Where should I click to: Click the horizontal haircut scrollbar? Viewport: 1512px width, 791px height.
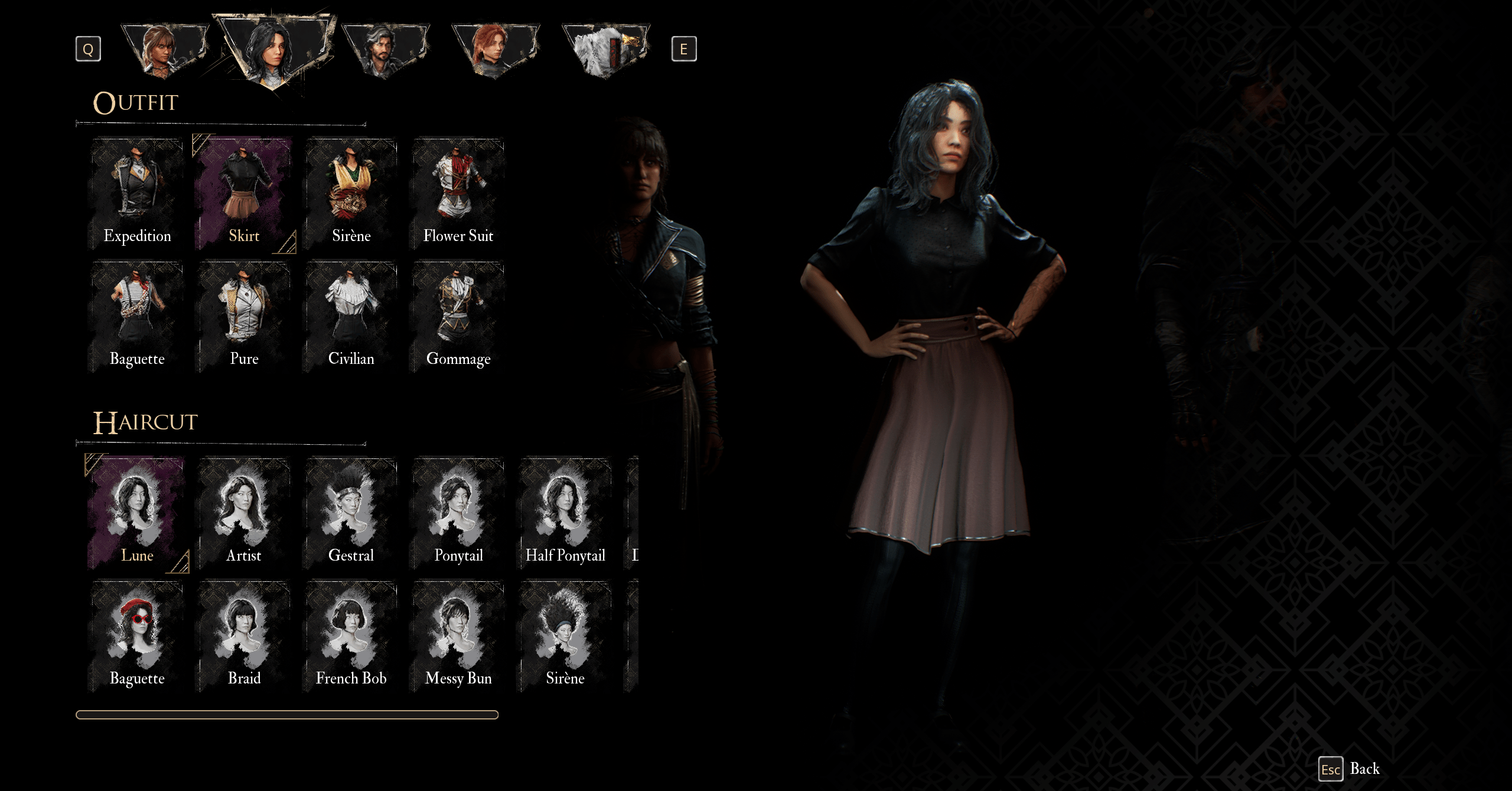click(287, 715)
